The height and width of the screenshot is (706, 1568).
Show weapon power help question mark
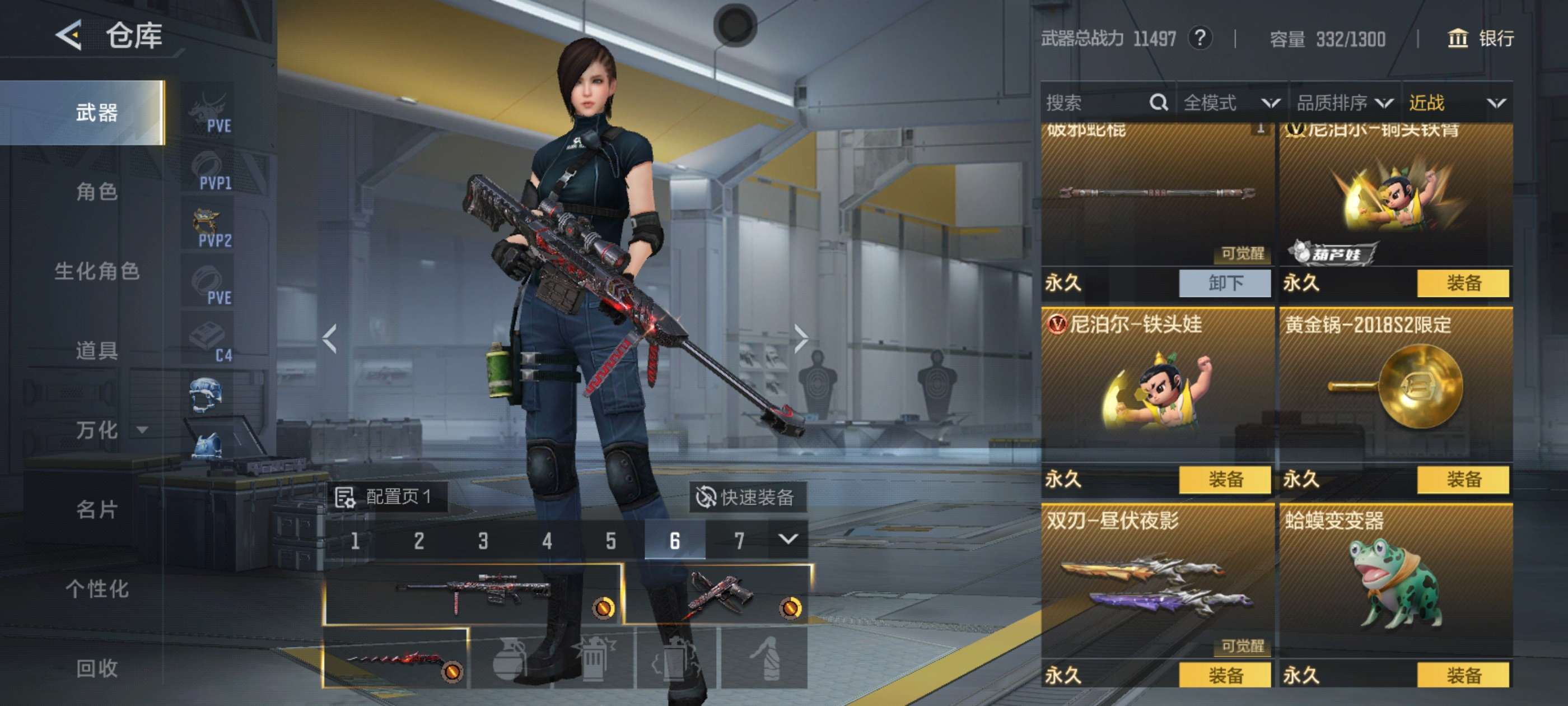pos(1199,38)
